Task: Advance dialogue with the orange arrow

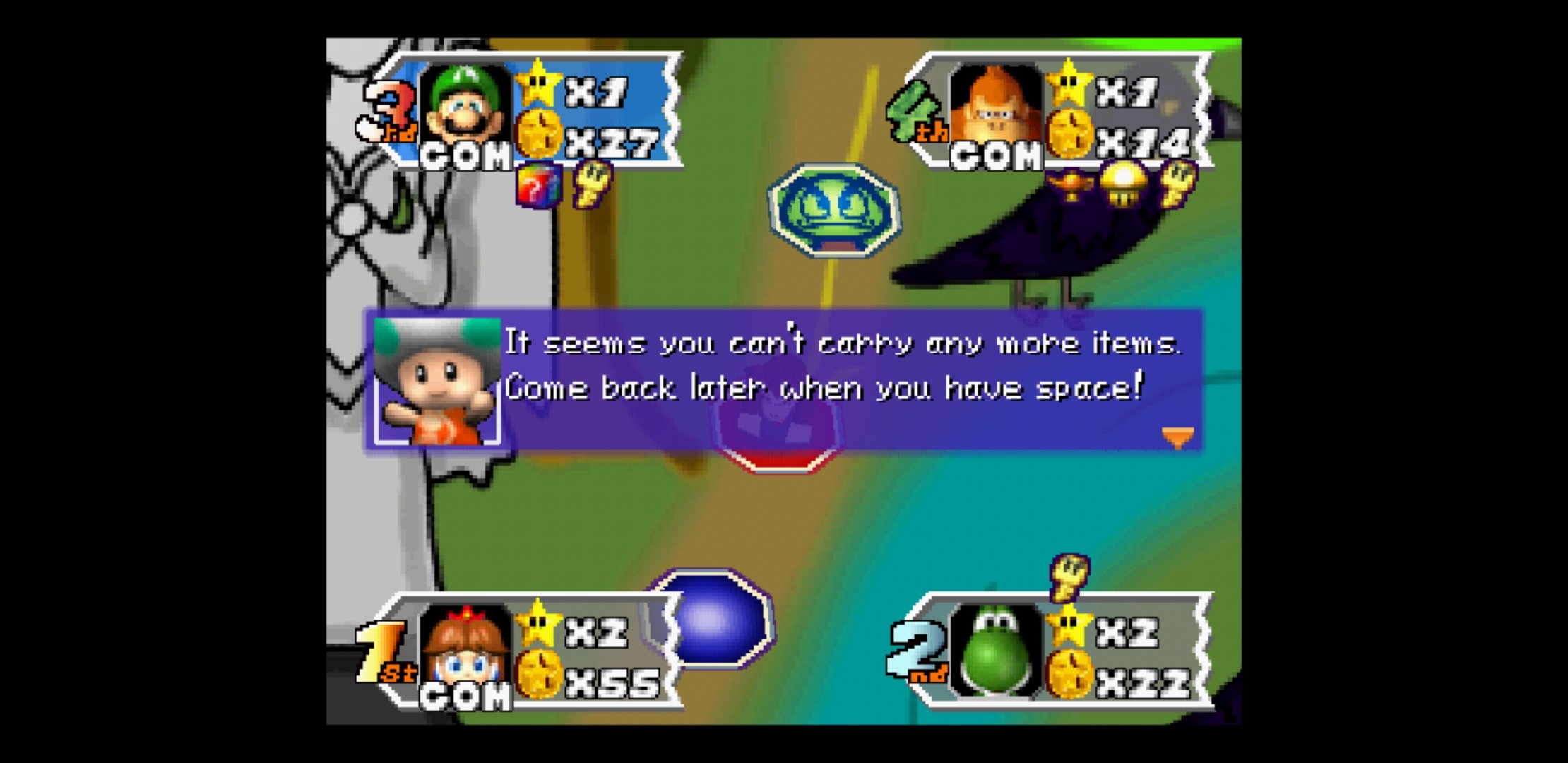Action: (x=1177, y=437)
